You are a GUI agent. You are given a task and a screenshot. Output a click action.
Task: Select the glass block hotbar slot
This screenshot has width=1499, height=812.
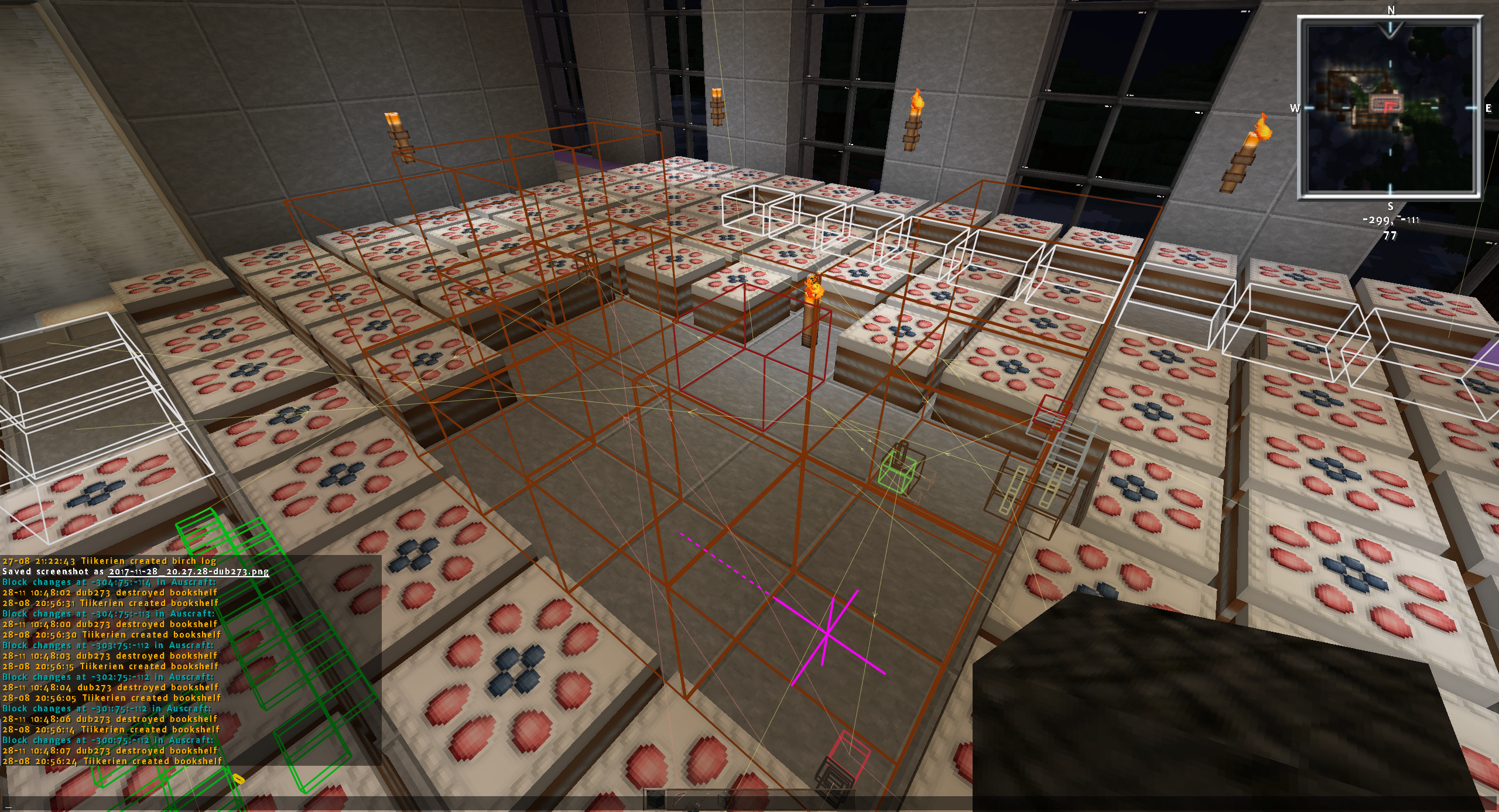coord(725,800)
